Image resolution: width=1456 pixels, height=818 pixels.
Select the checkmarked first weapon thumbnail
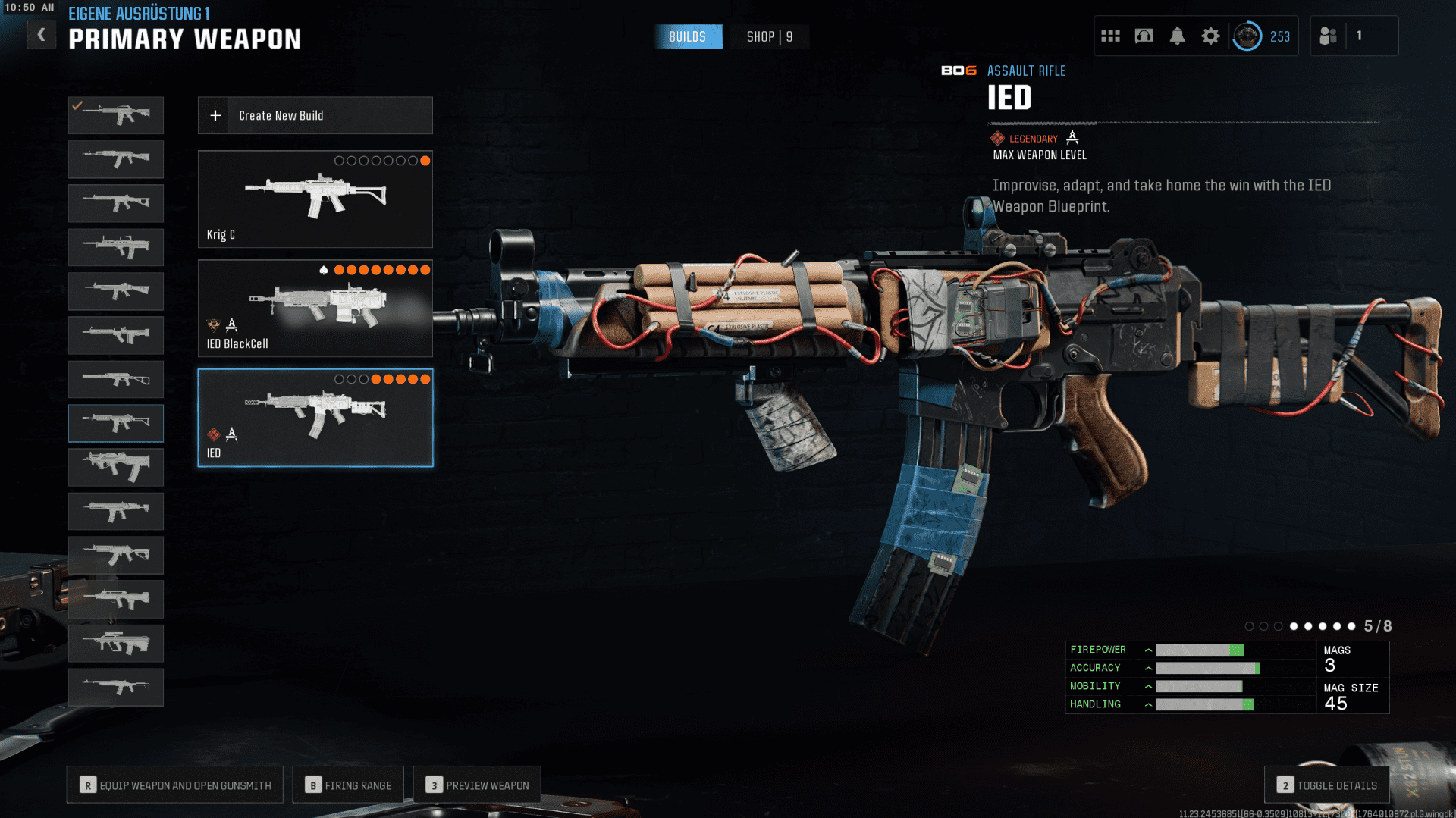tap(116, 115)
